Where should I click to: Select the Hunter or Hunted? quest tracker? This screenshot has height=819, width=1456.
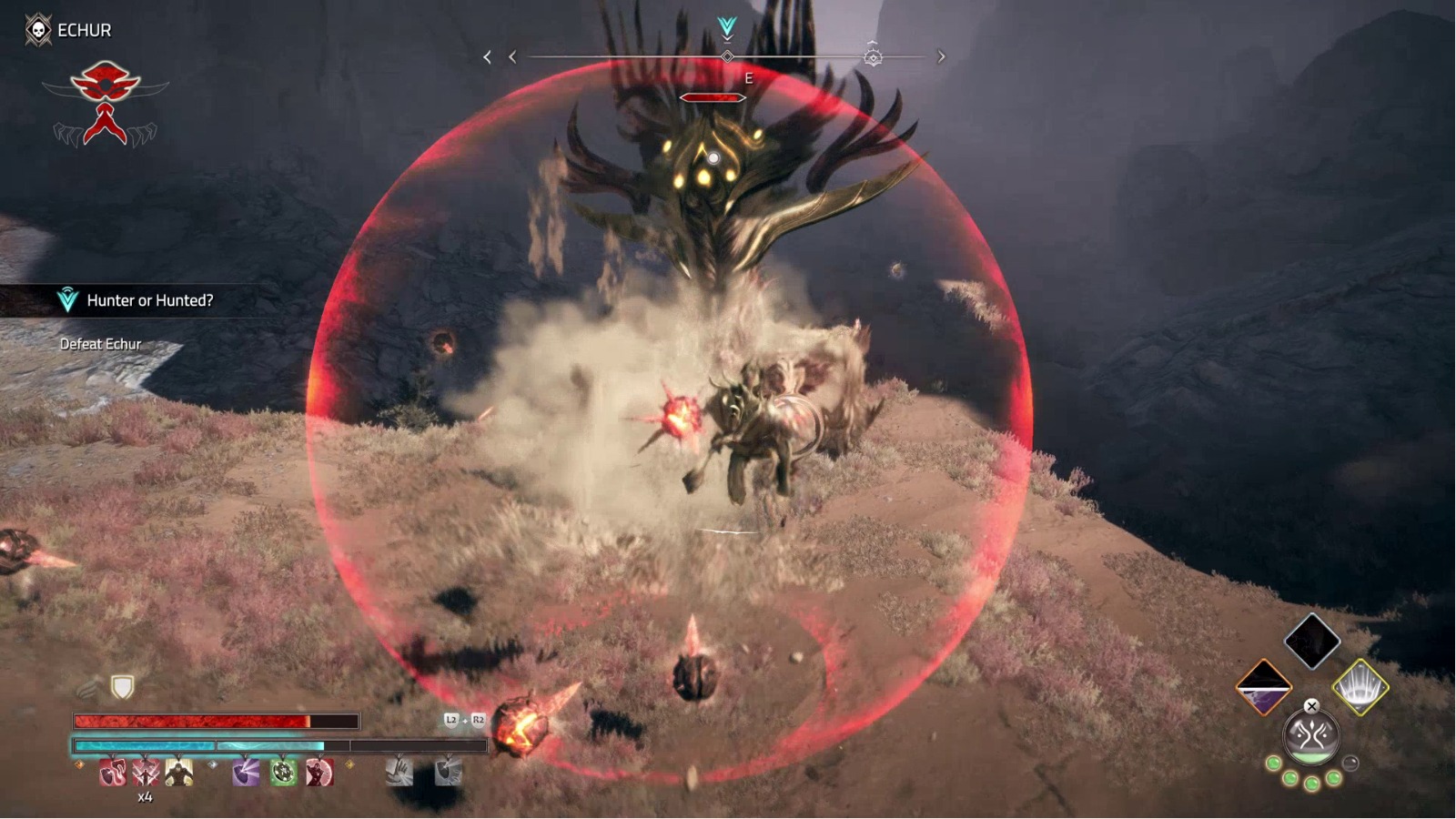click(148, 300)
